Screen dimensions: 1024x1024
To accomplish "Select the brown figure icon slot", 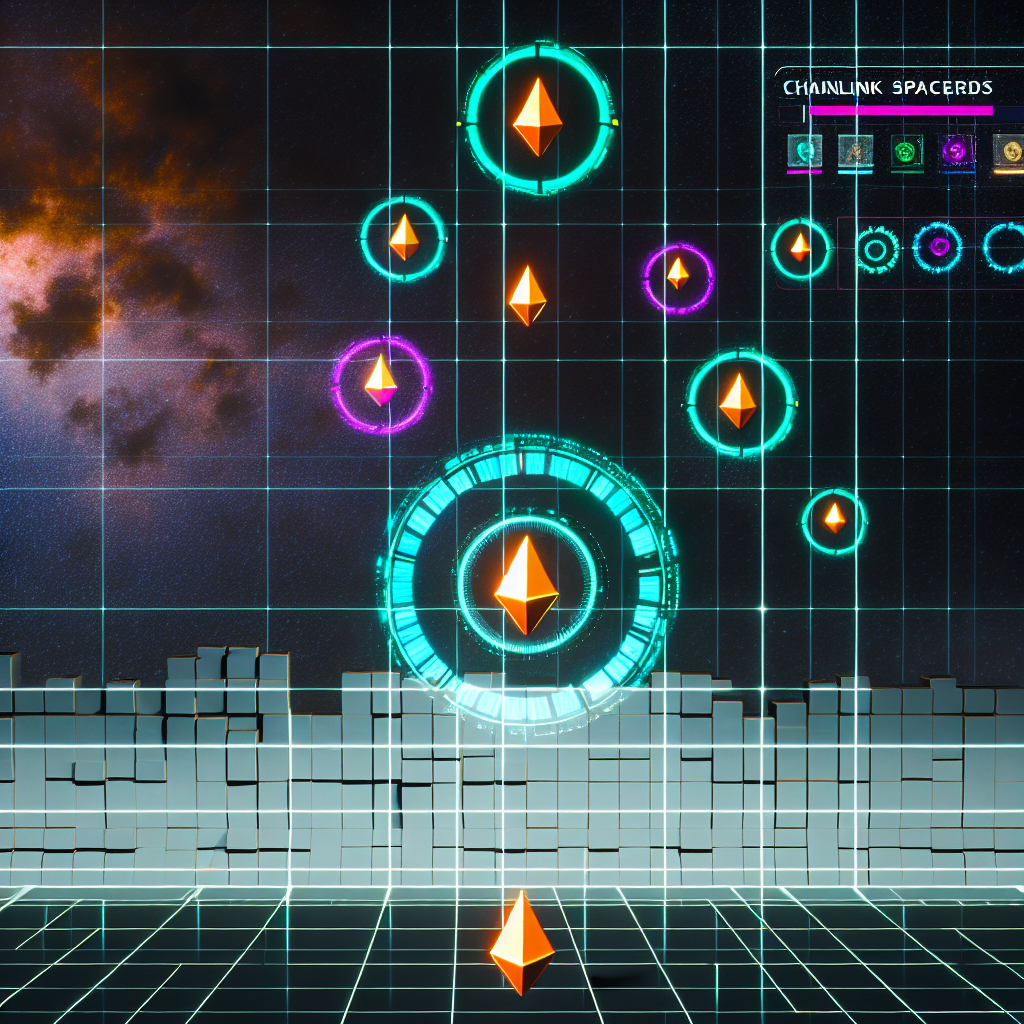I will click(x=856, y=151).
